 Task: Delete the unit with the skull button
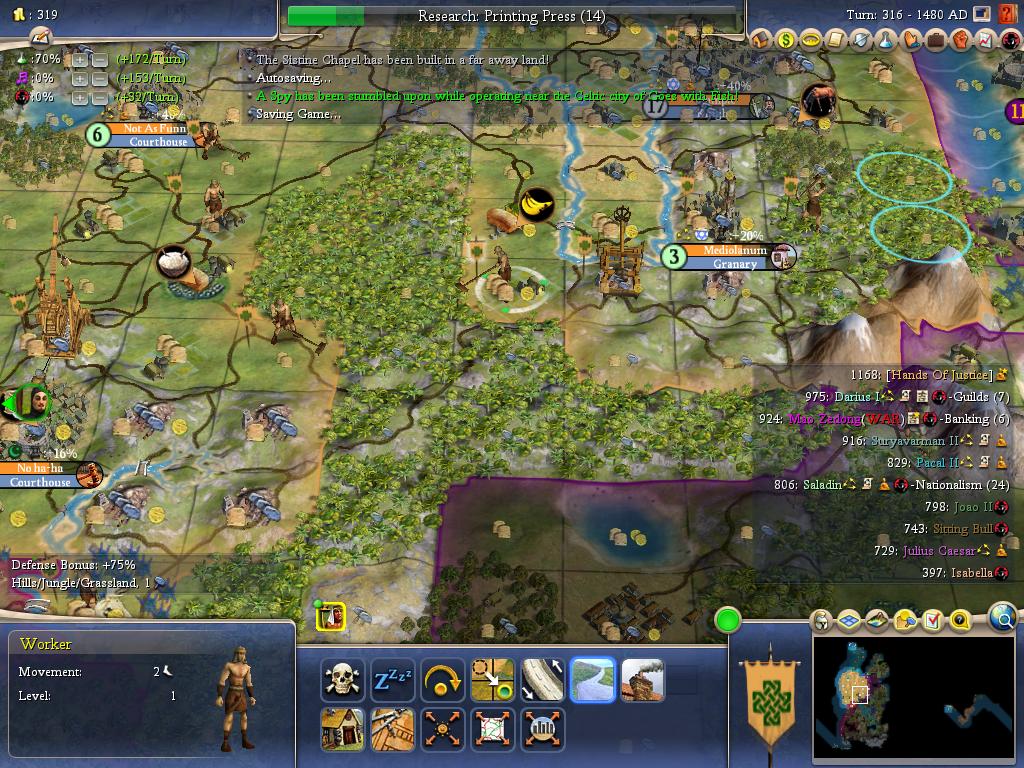[x=343, y=680]
